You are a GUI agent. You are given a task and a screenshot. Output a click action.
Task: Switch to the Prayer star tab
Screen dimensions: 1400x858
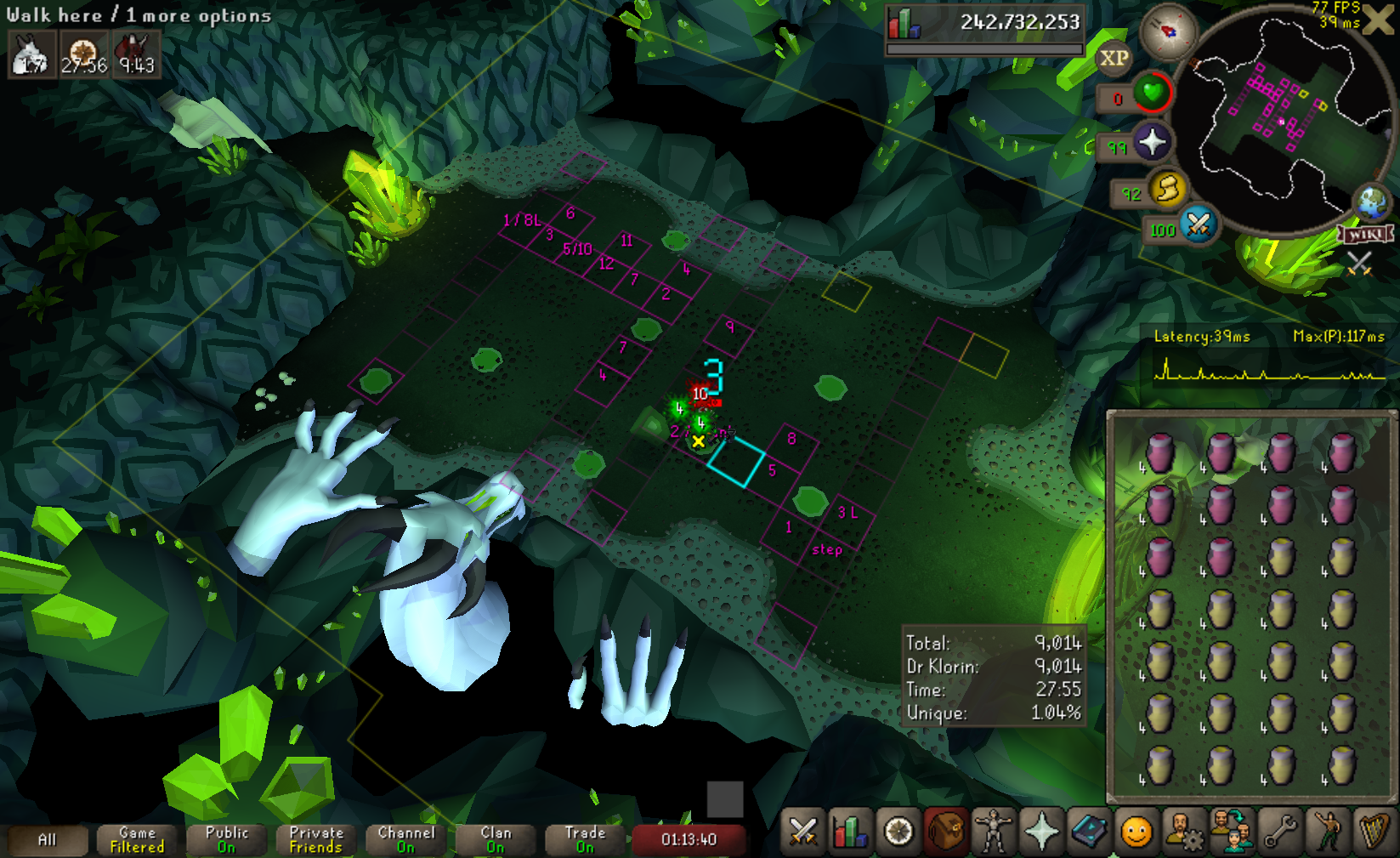point(1041,831)
